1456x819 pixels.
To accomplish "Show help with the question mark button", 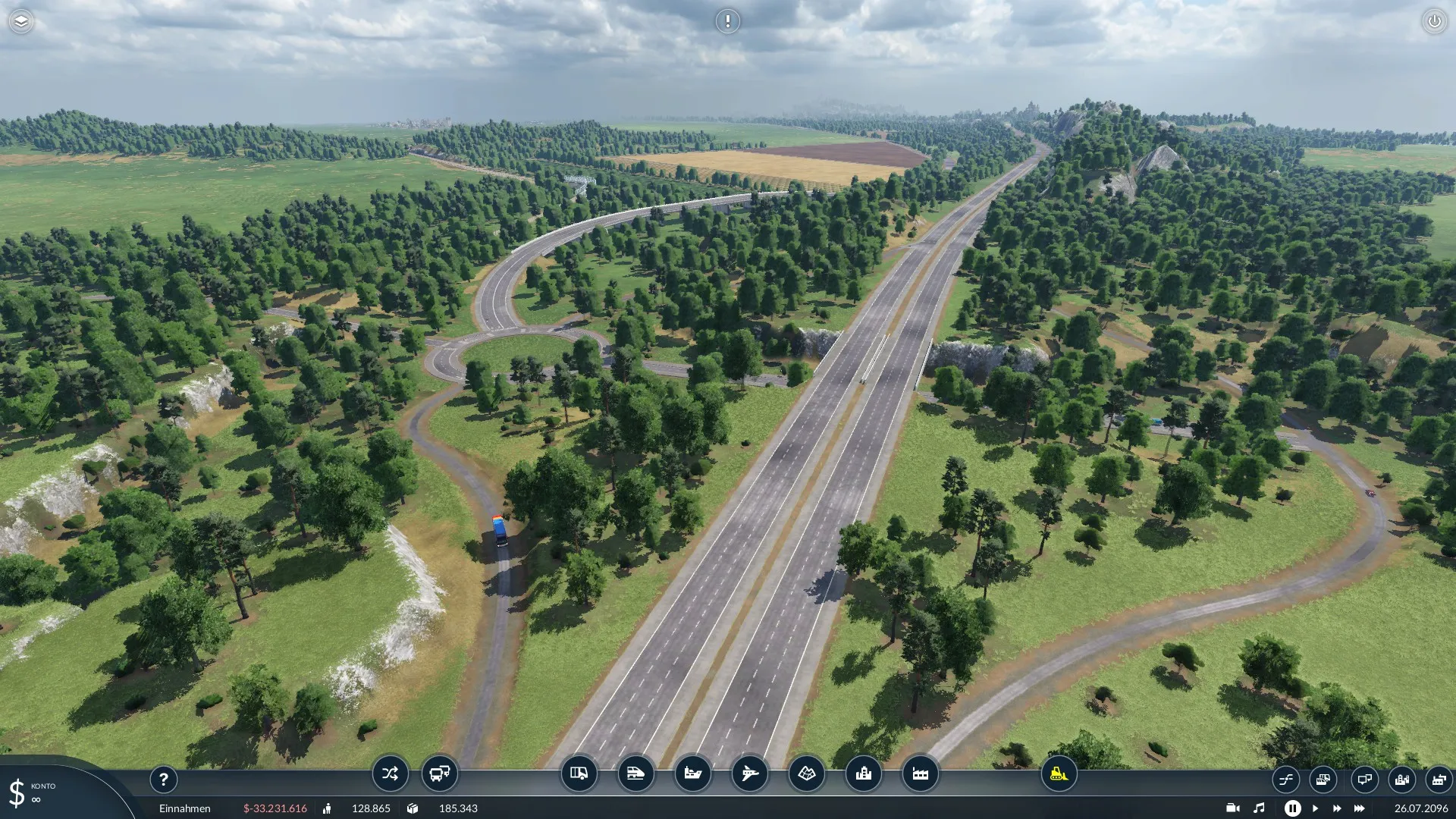I will tap(163, 779).
